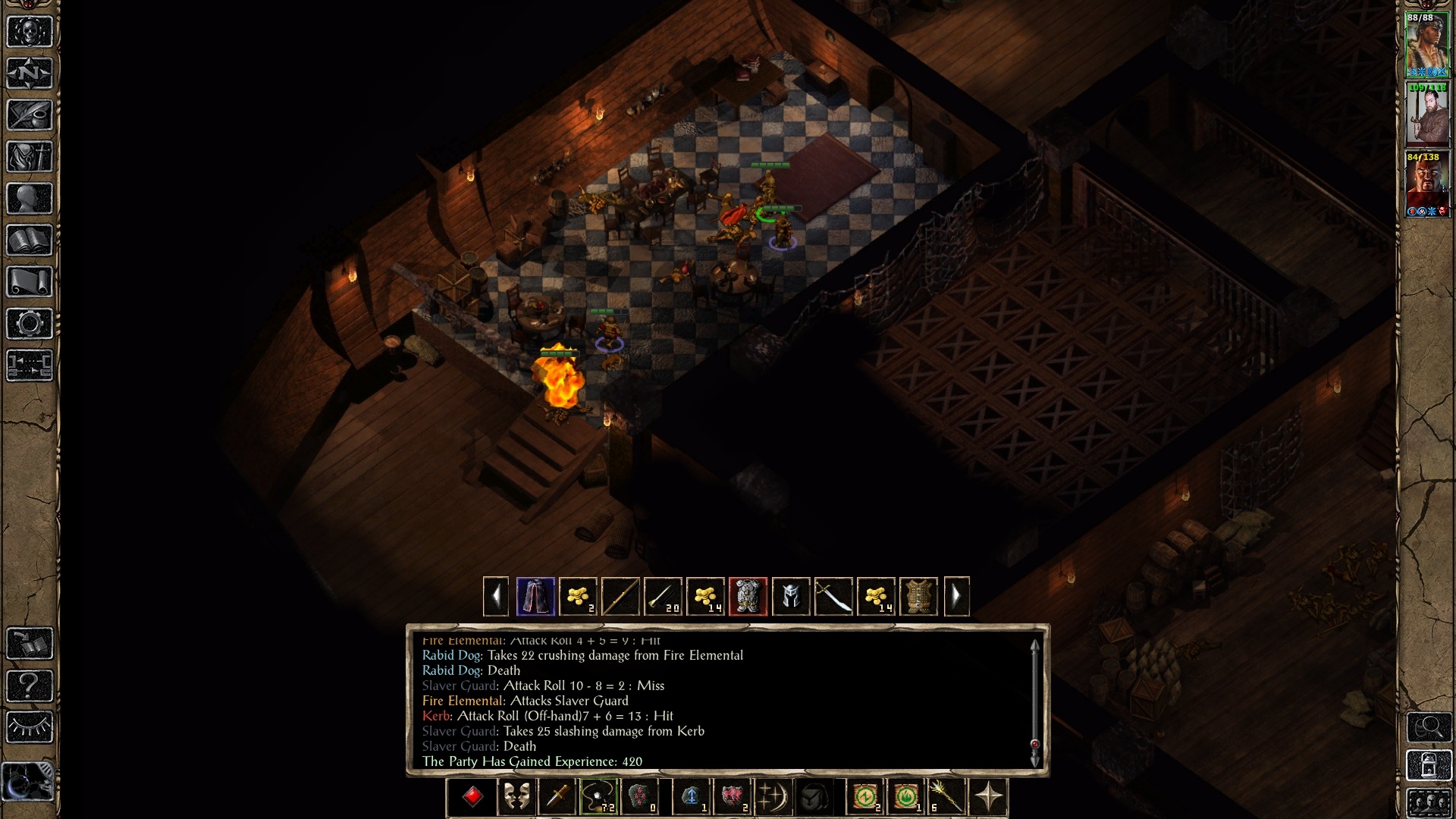Return to the game via the skull button

(30, 32)
